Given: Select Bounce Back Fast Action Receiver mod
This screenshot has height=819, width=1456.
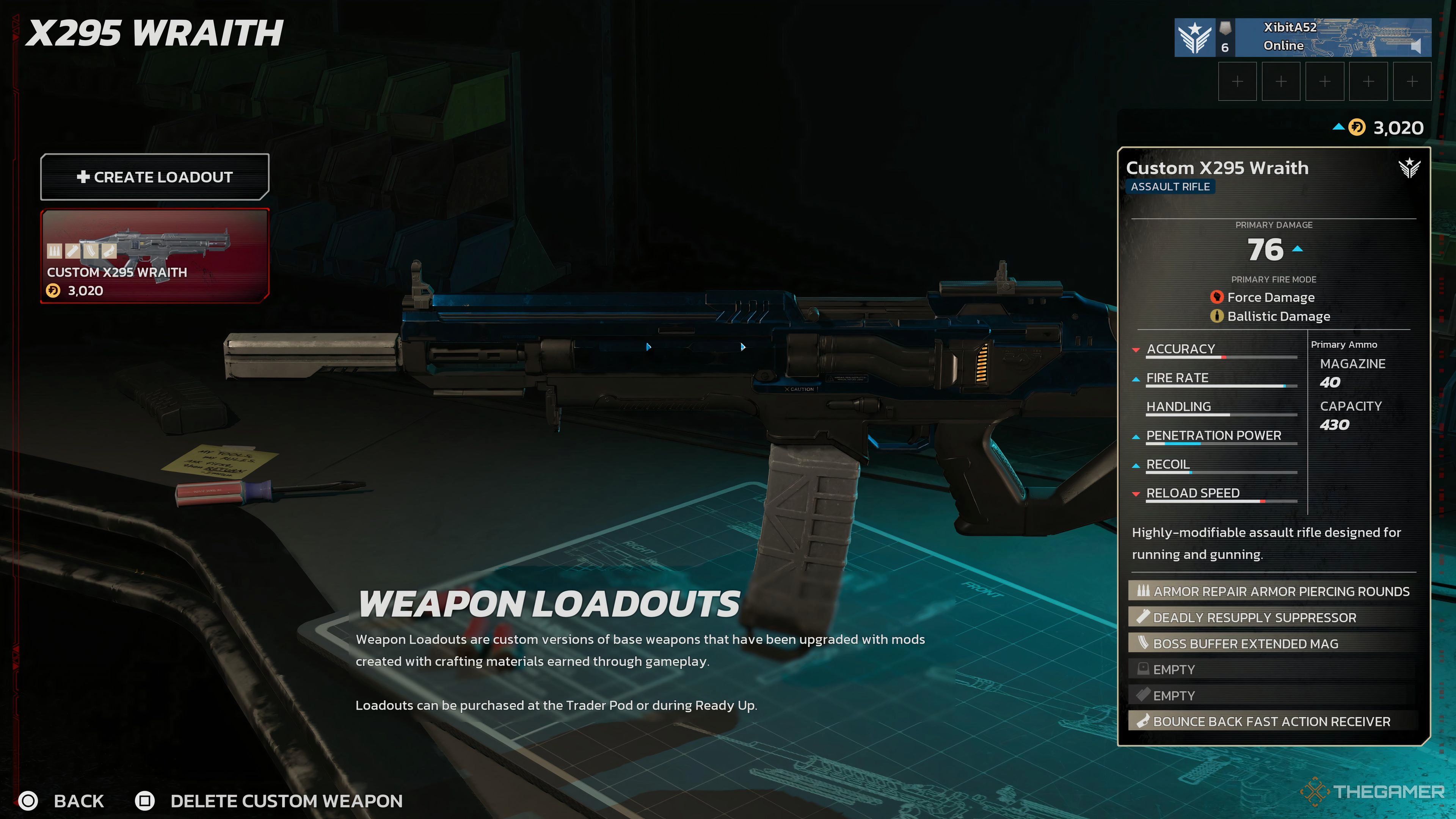Looking at the screenshot, I should click(x=1273, y=721).
